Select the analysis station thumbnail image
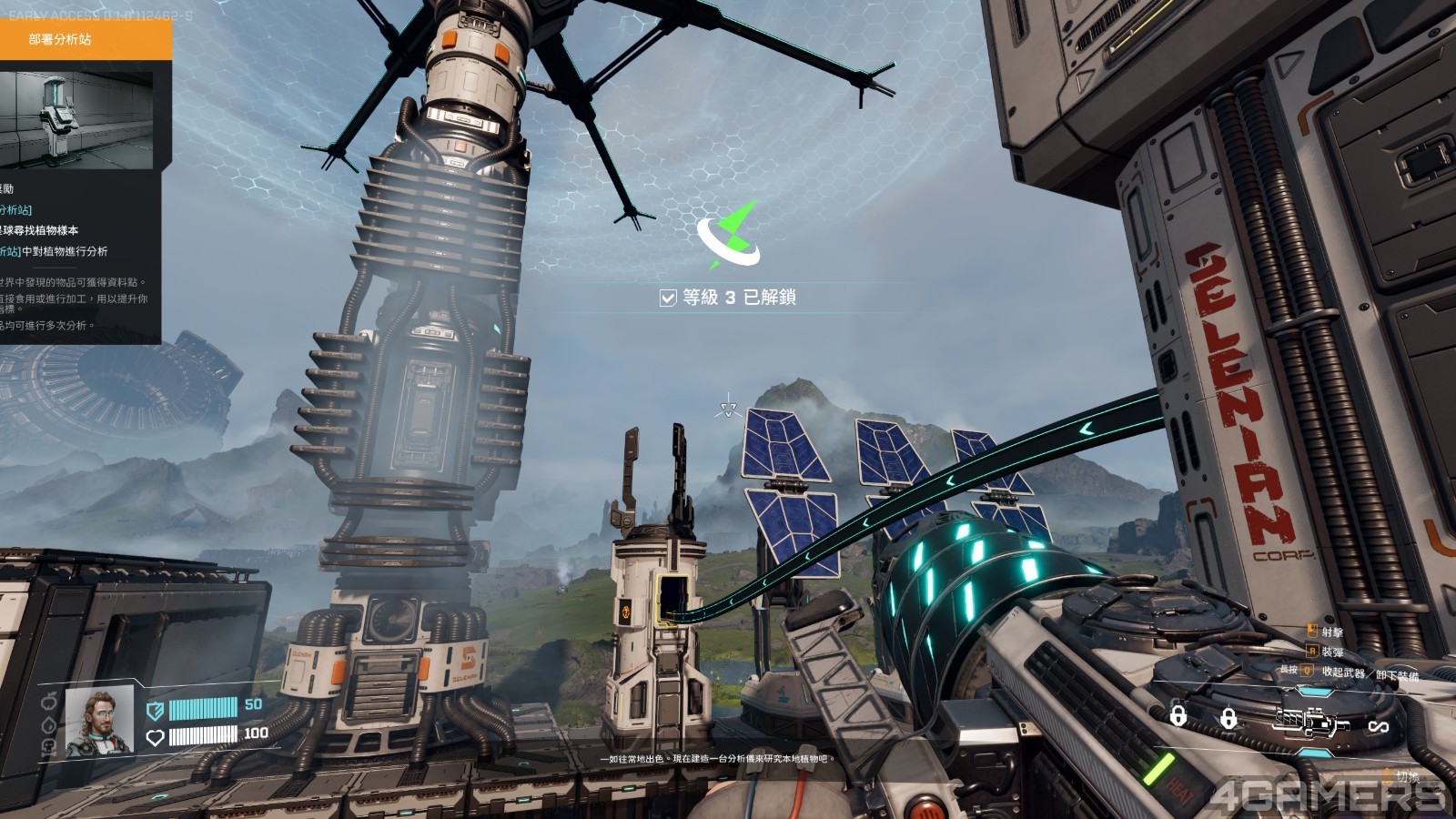The height and width of the screenshot is (819, 1456). point(76,120)
